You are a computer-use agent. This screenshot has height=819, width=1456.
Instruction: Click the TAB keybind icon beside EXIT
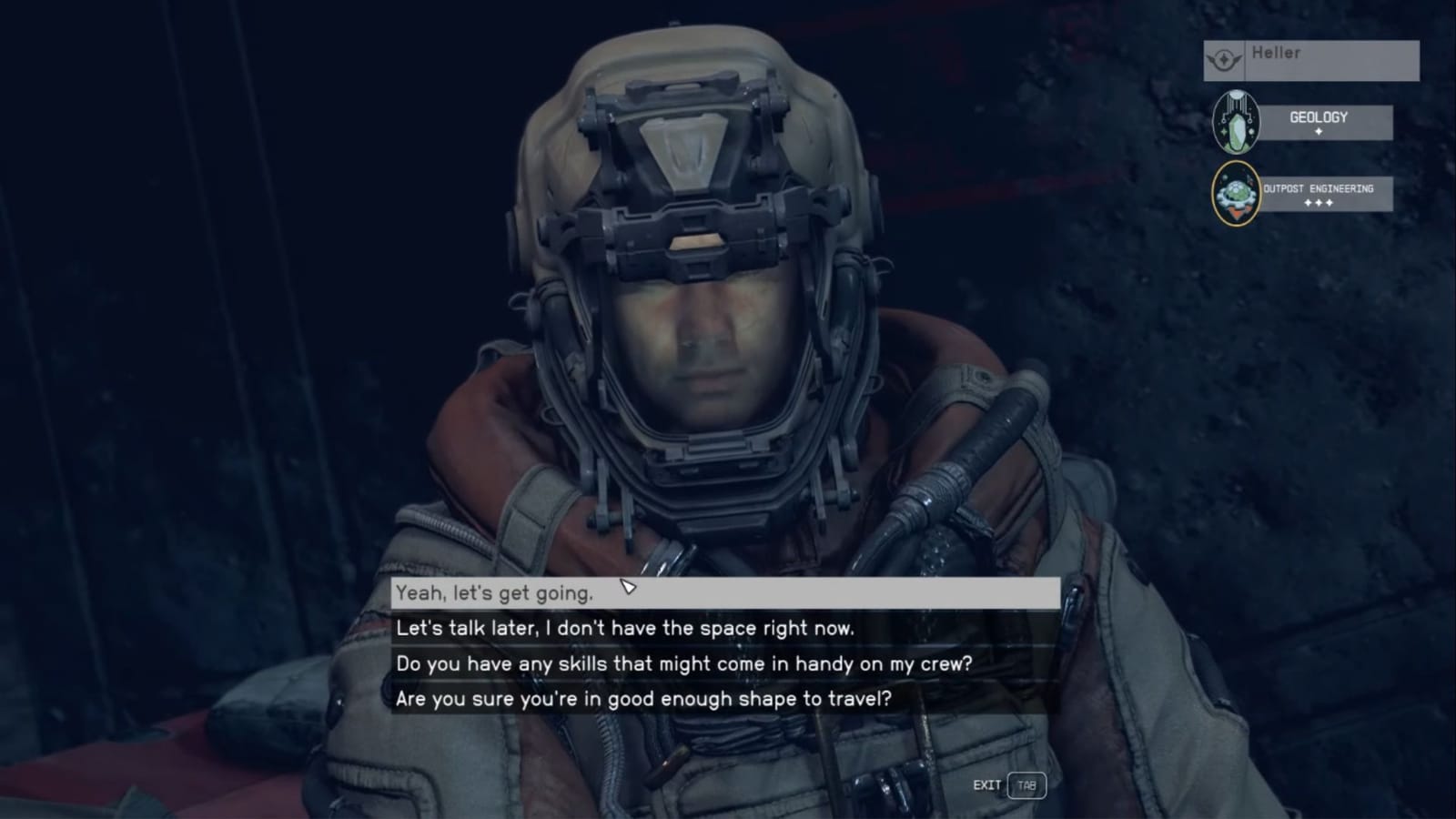1026,784
